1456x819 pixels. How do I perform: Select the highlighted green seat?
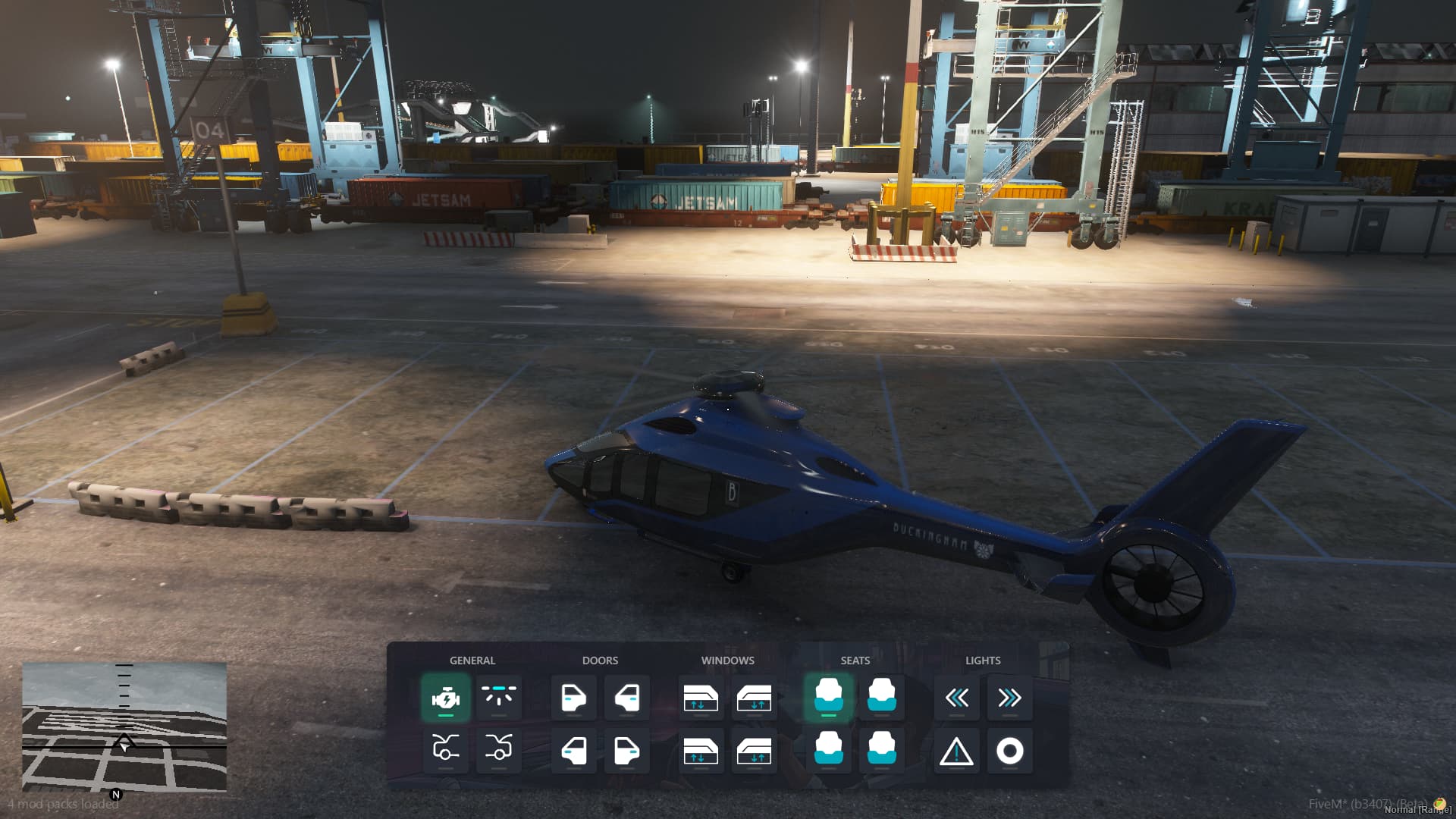[828, 698]
